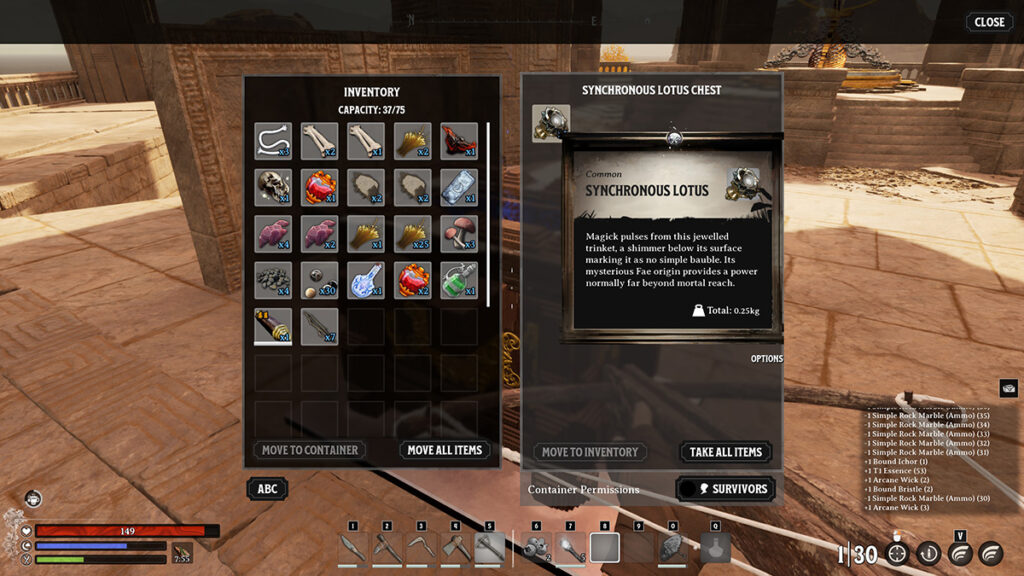Open the Survivors container permissions setting
1024x576 pixels.
coord(726,489)
